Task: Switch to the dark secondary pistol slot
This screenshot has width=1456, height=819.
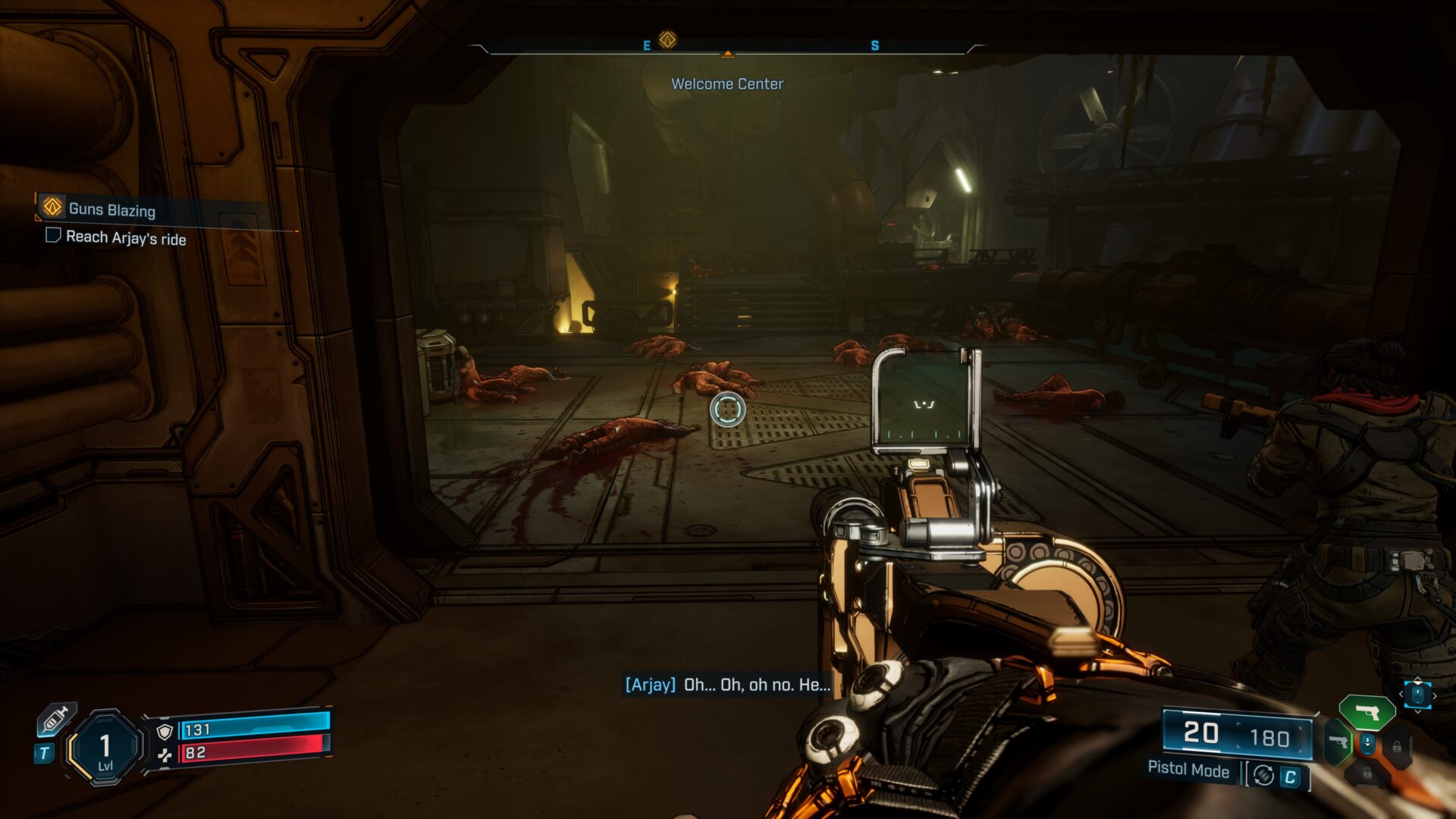Action: [x=1338, y=741]
